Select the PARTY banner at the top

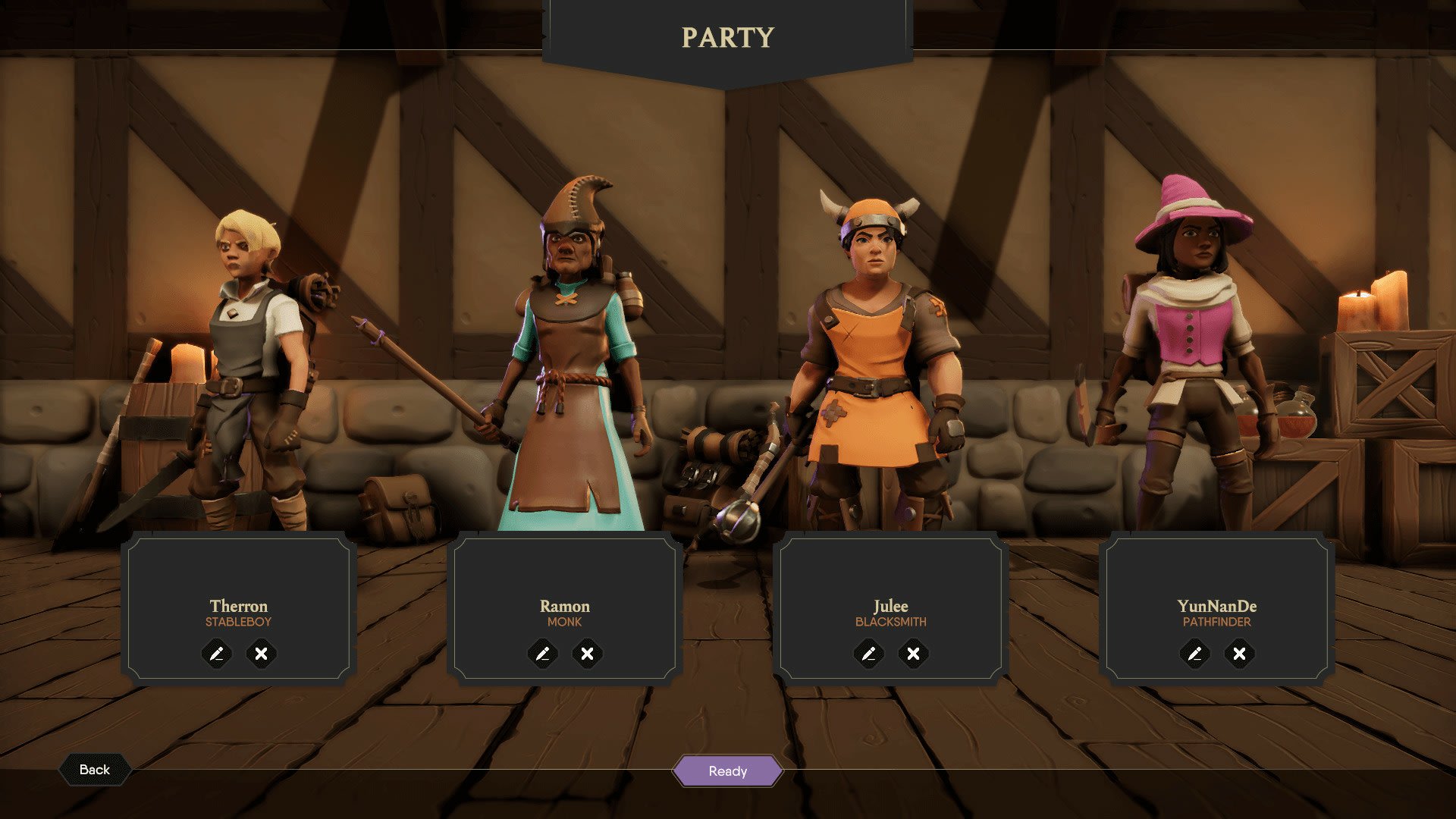(x=726, y=36)
